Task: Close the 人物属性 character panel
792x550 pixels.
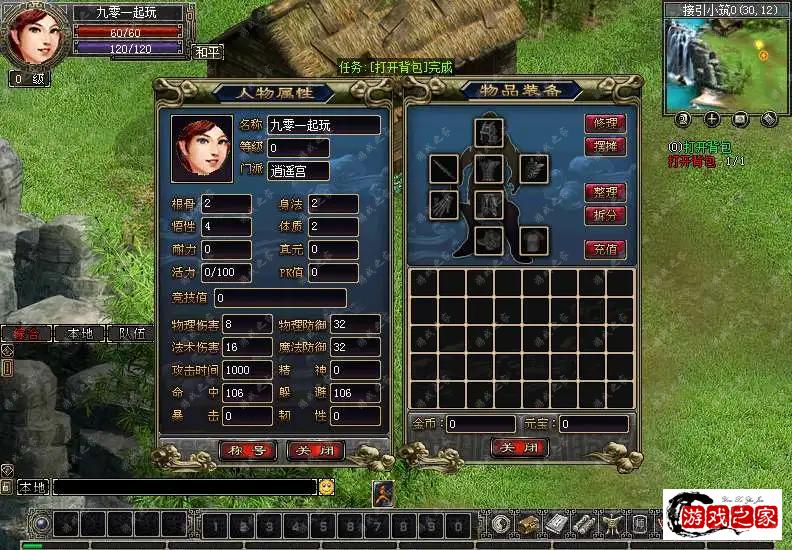Action: [316, 451]
